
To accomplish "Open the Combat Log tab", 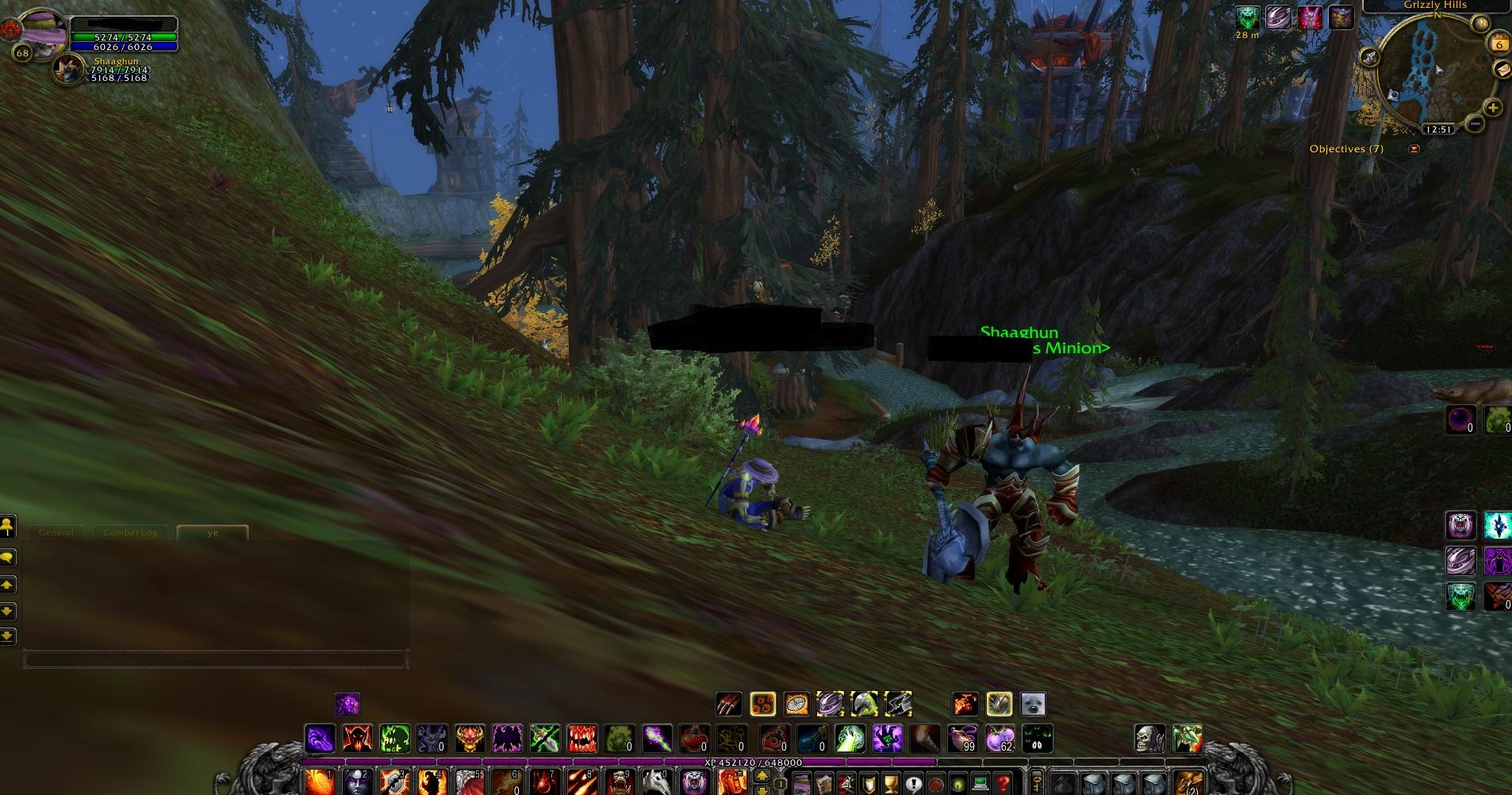I will (130, 532).
